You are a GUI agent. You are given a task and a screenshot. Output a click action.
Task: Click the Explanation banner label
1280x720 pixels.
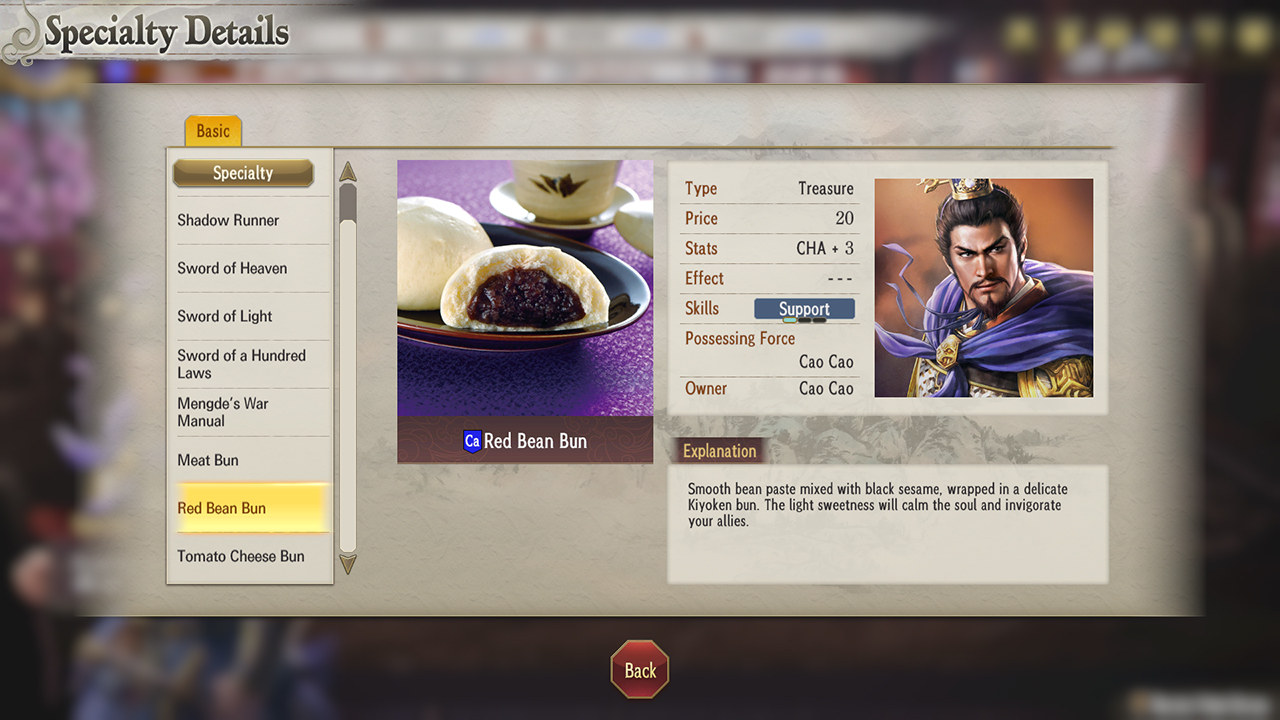(x=718, y=450)
